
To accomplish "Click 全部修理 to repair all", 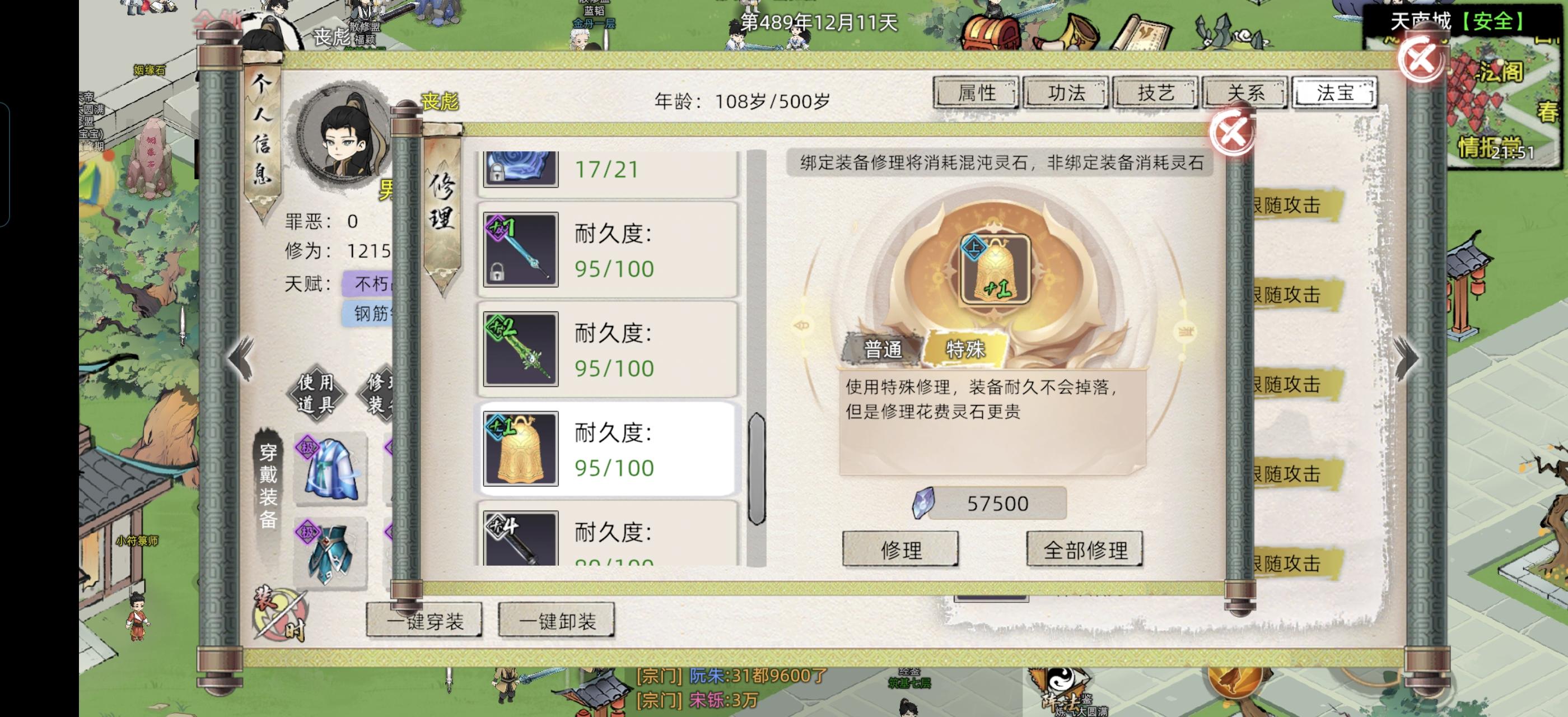I will tap(1084, 548).
